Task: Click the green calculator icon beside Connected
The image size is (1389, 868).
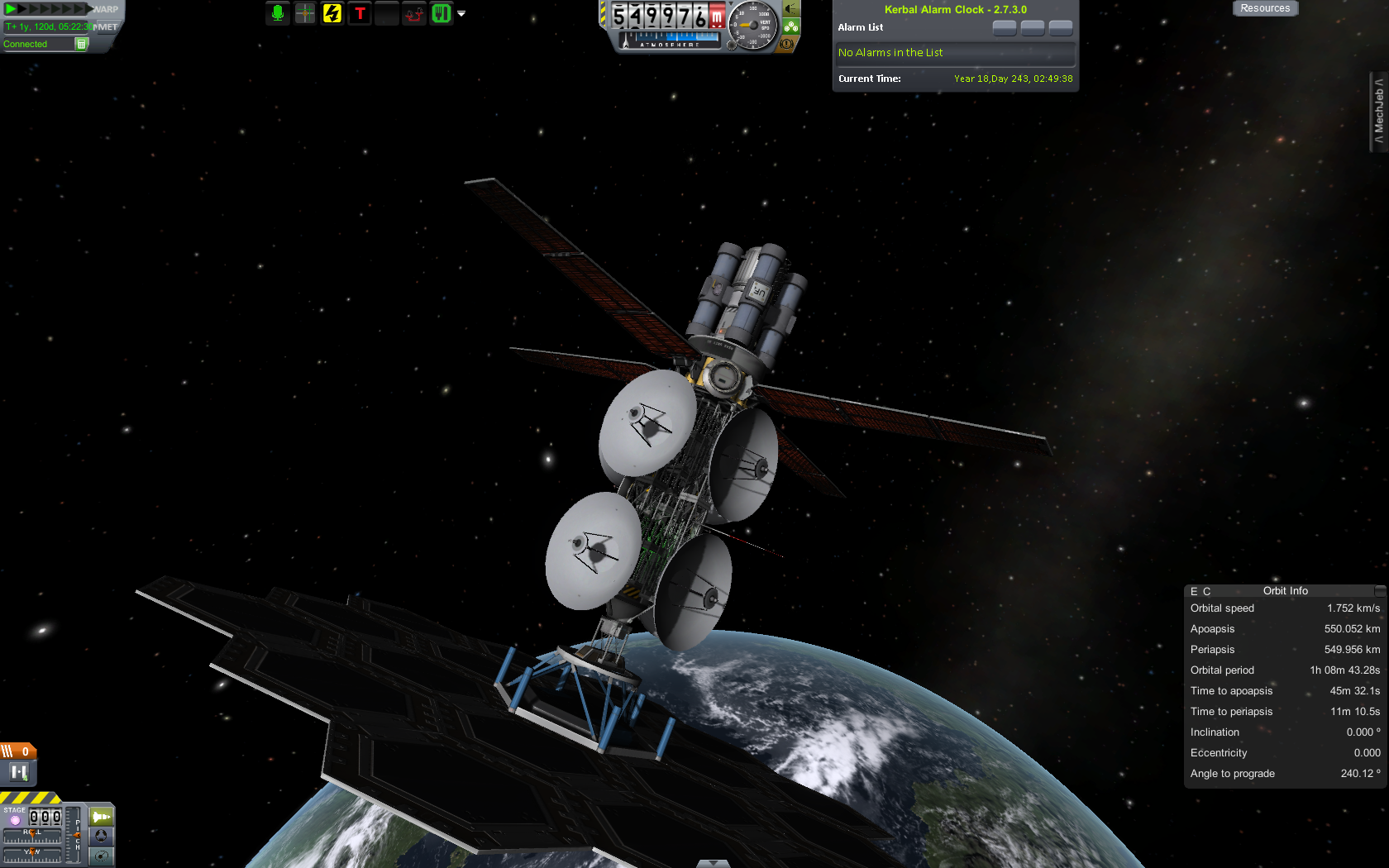Action: pyautogui.click(x=81, y=44)
